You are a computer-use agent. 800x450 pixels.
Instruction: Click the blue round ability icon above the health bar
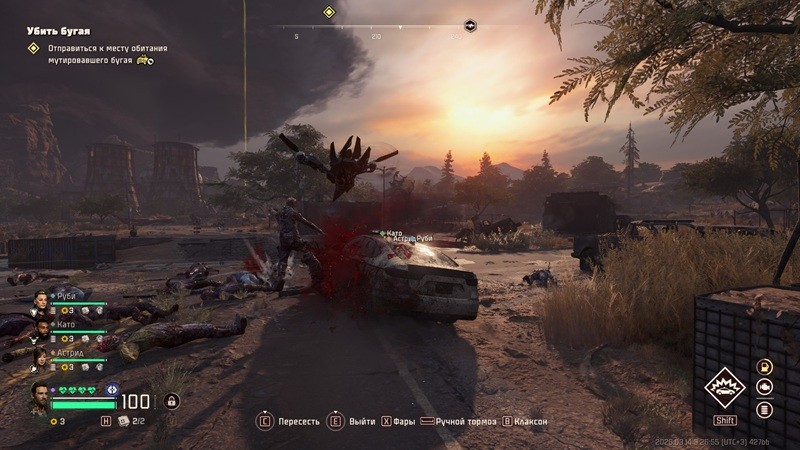point(112,390)
